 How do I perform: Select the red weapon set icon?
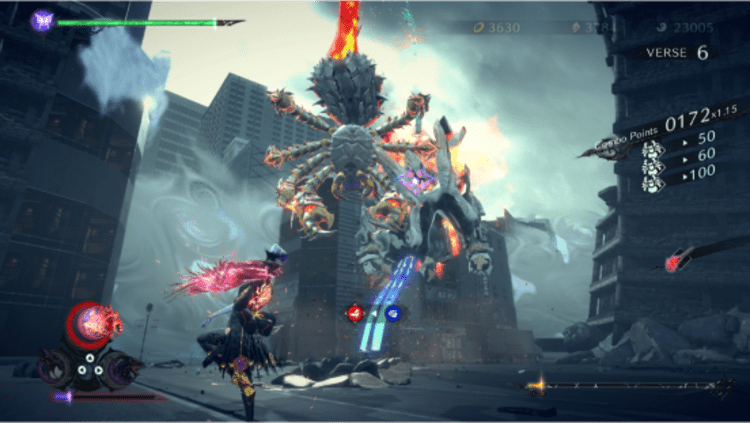click(353, 313)
